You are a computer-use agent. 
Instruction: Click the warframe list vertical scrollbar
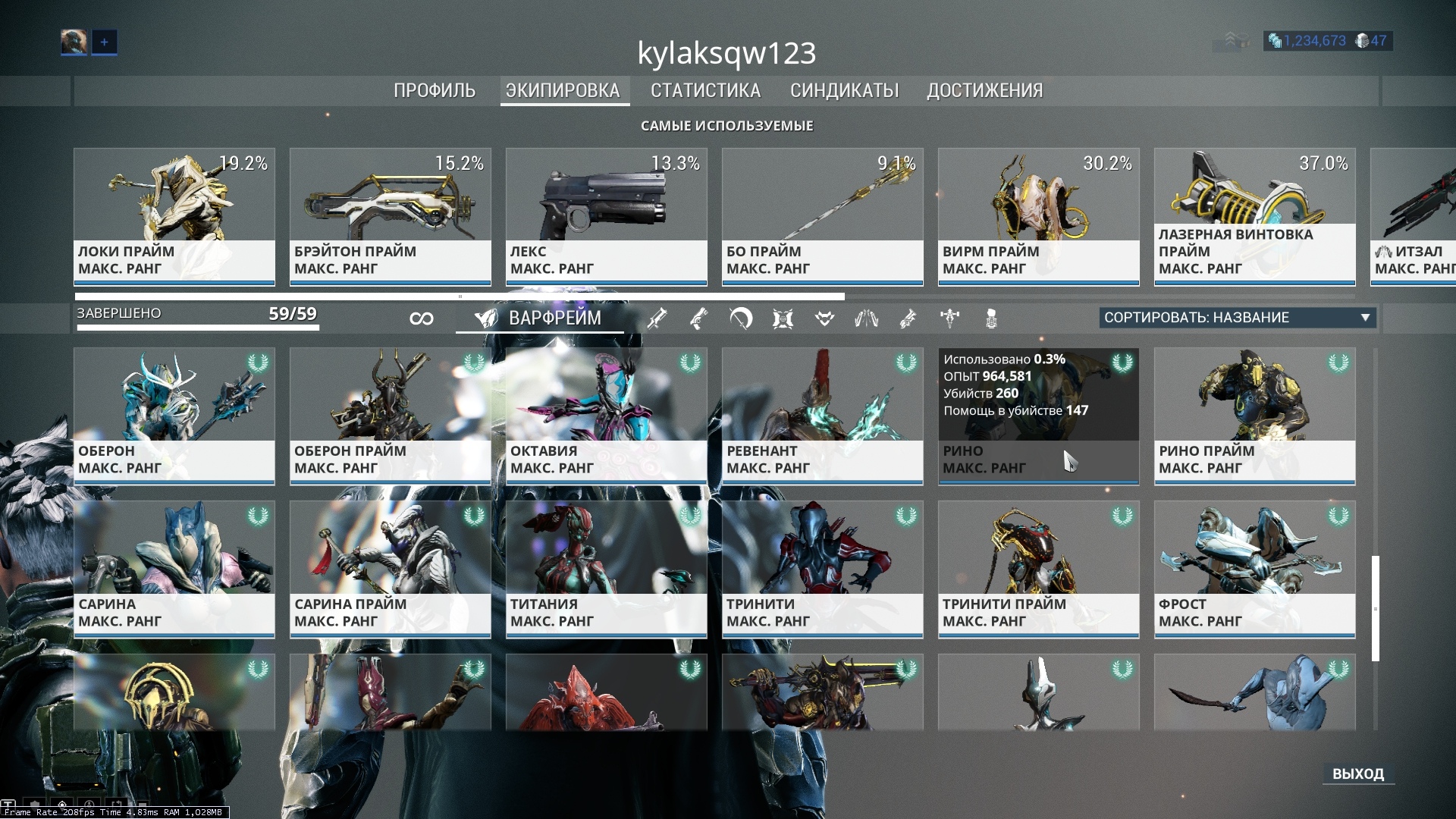[1375, 608]
